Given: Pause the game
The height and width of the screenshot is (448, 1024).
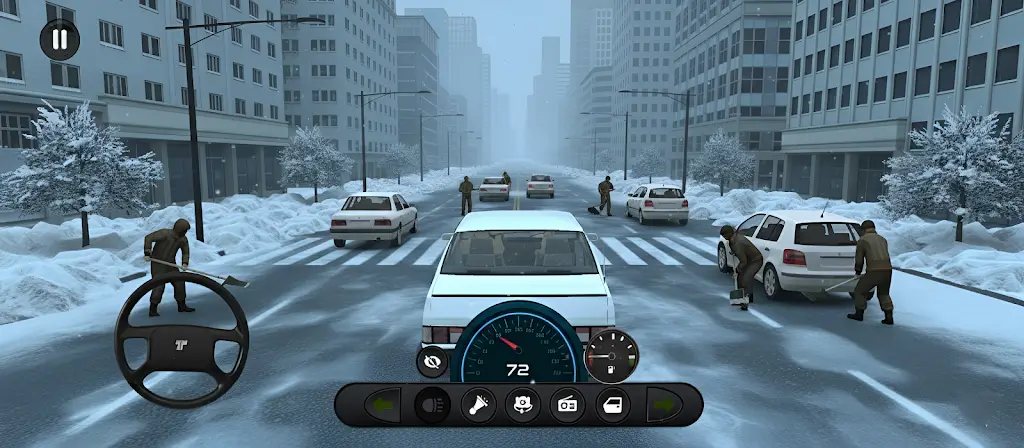Looking at the screenshot, I should [x=59, y=40].
